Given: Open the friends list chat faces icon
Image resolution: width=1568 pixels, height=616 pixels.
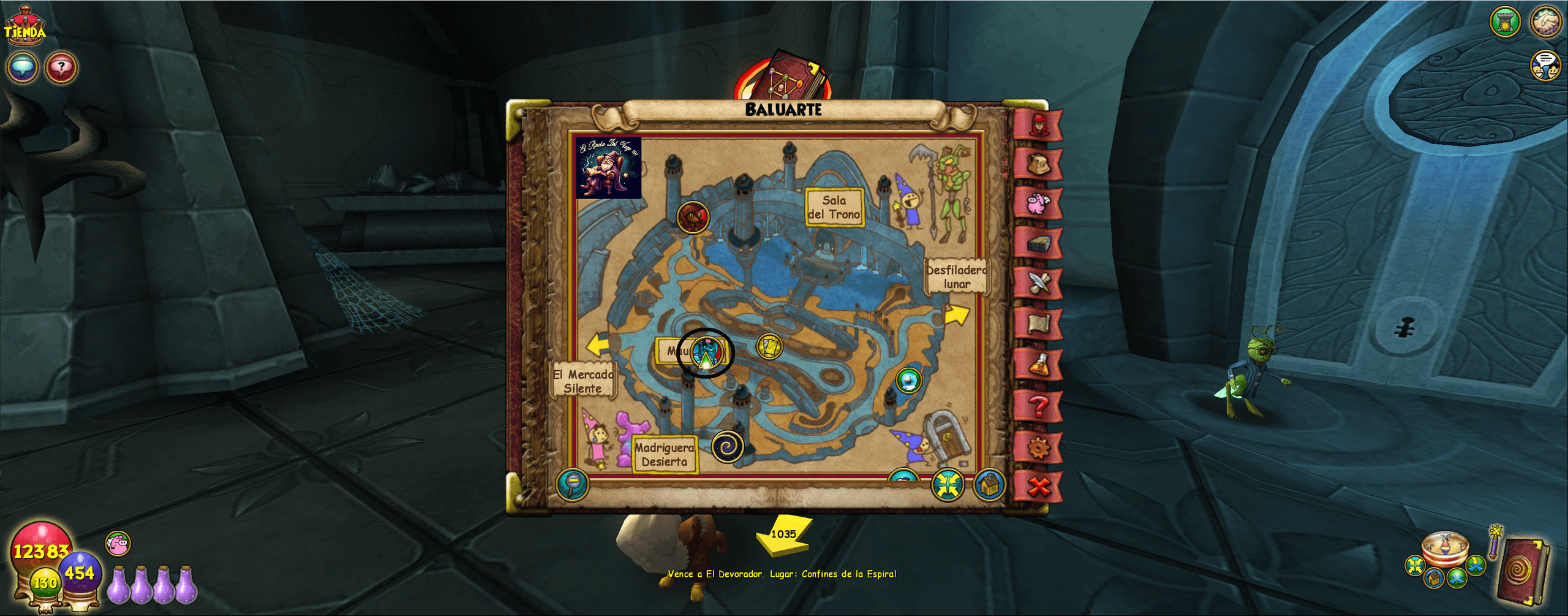Looking at the screenshot, I should [x=1545, y=66].
